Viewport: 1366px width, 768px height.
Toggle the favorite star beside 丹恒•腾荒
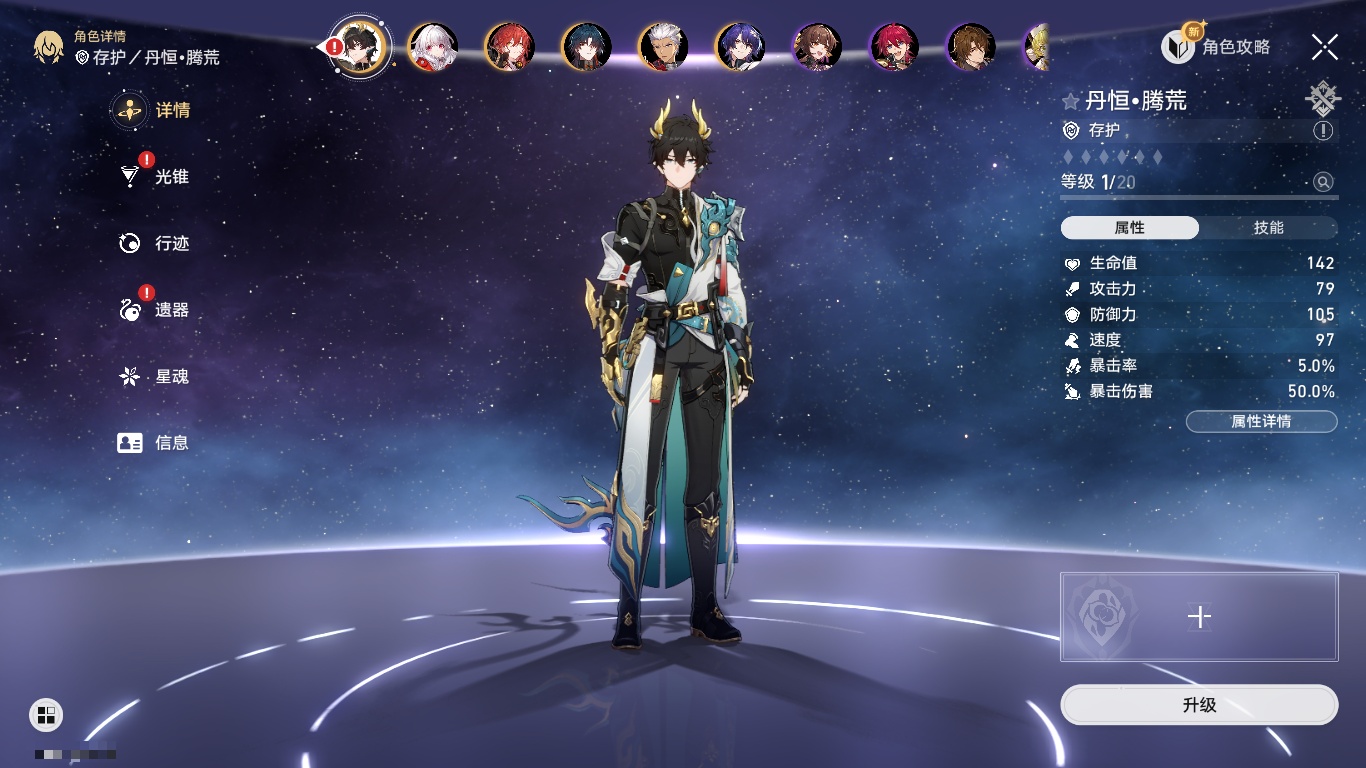coord(1071,101)
